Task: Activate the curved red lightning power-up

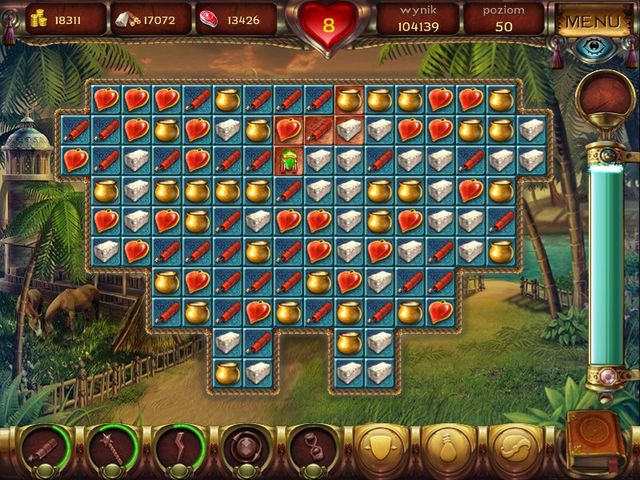Action: (x=177, y=445)
